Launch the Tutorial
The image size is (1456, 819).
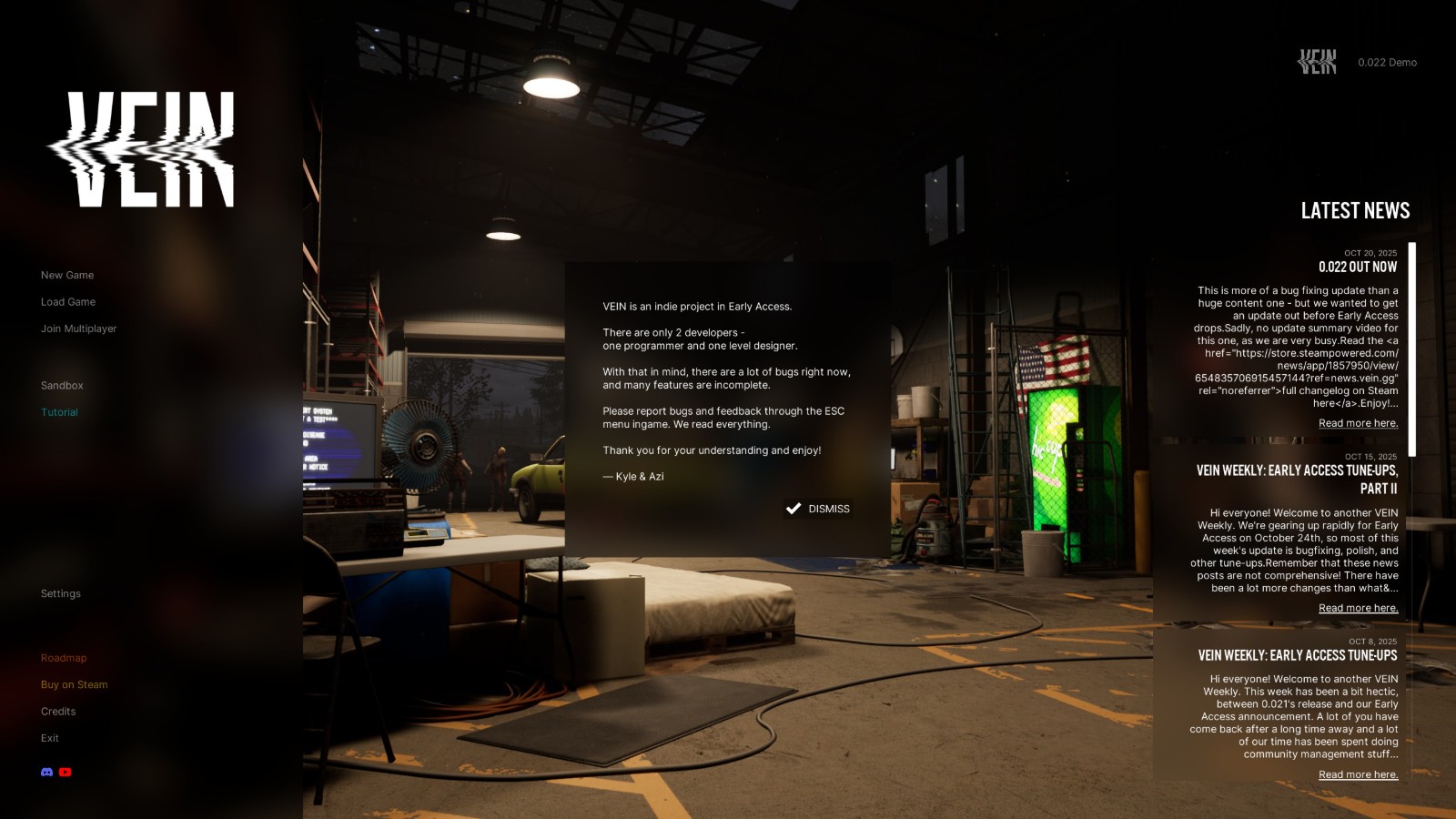(59, 412)
